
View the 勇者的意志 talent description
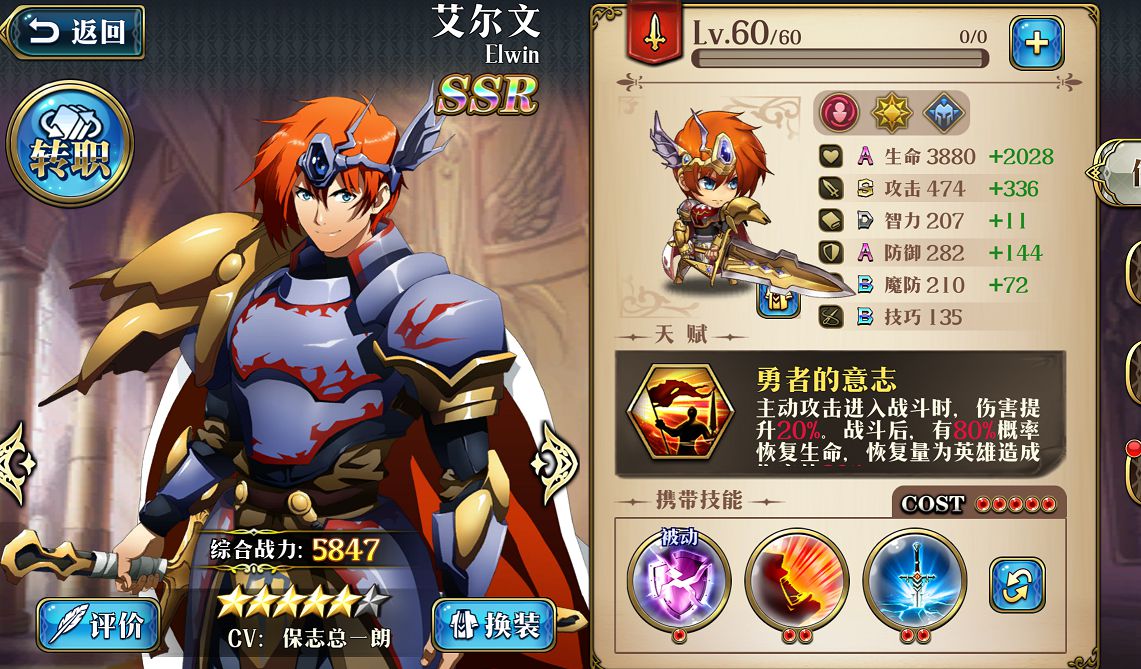840,412
